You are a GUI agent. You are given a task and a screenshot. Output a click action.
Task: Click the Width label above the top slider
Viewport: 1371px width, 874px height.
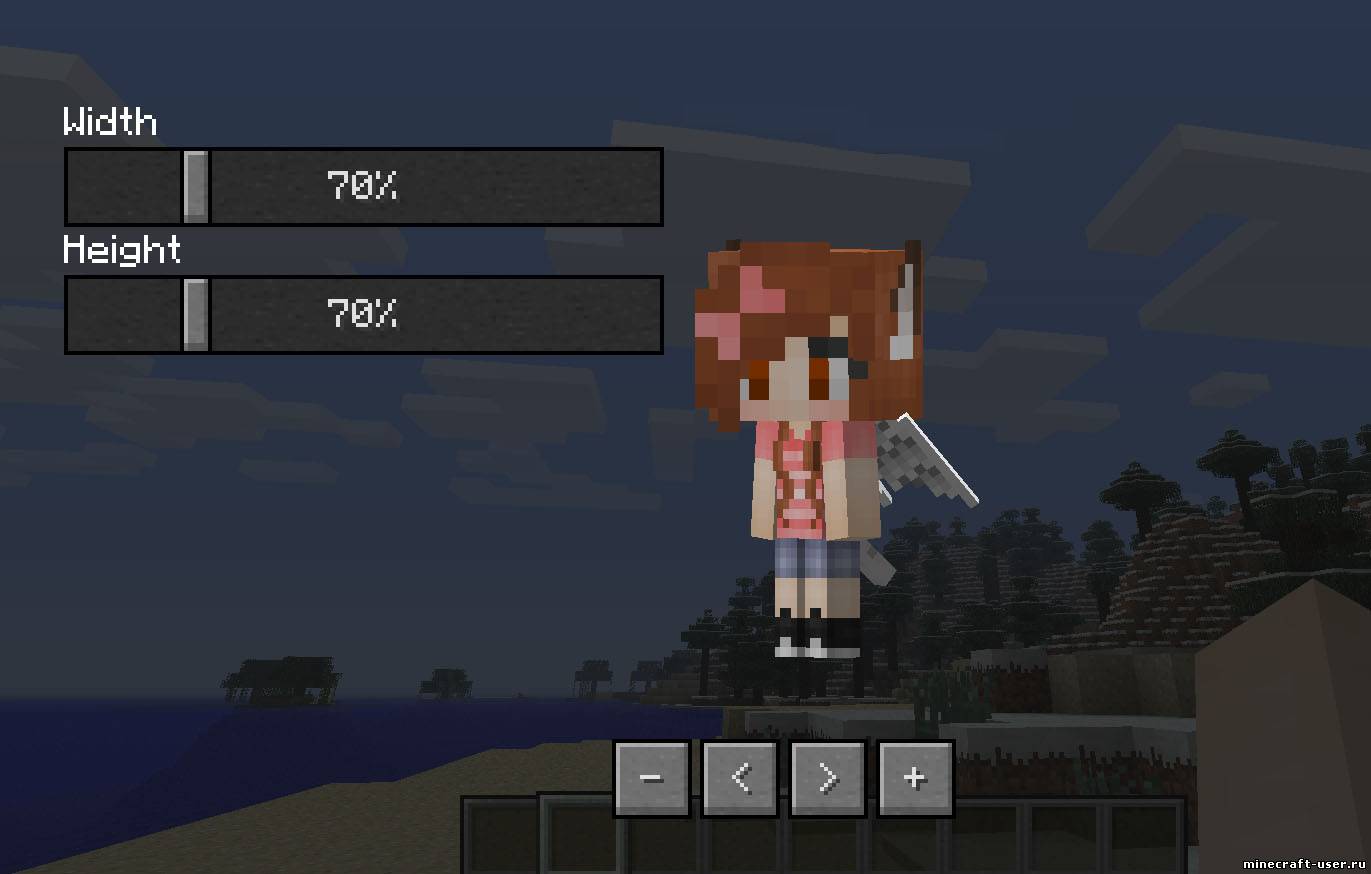(110, 122)
